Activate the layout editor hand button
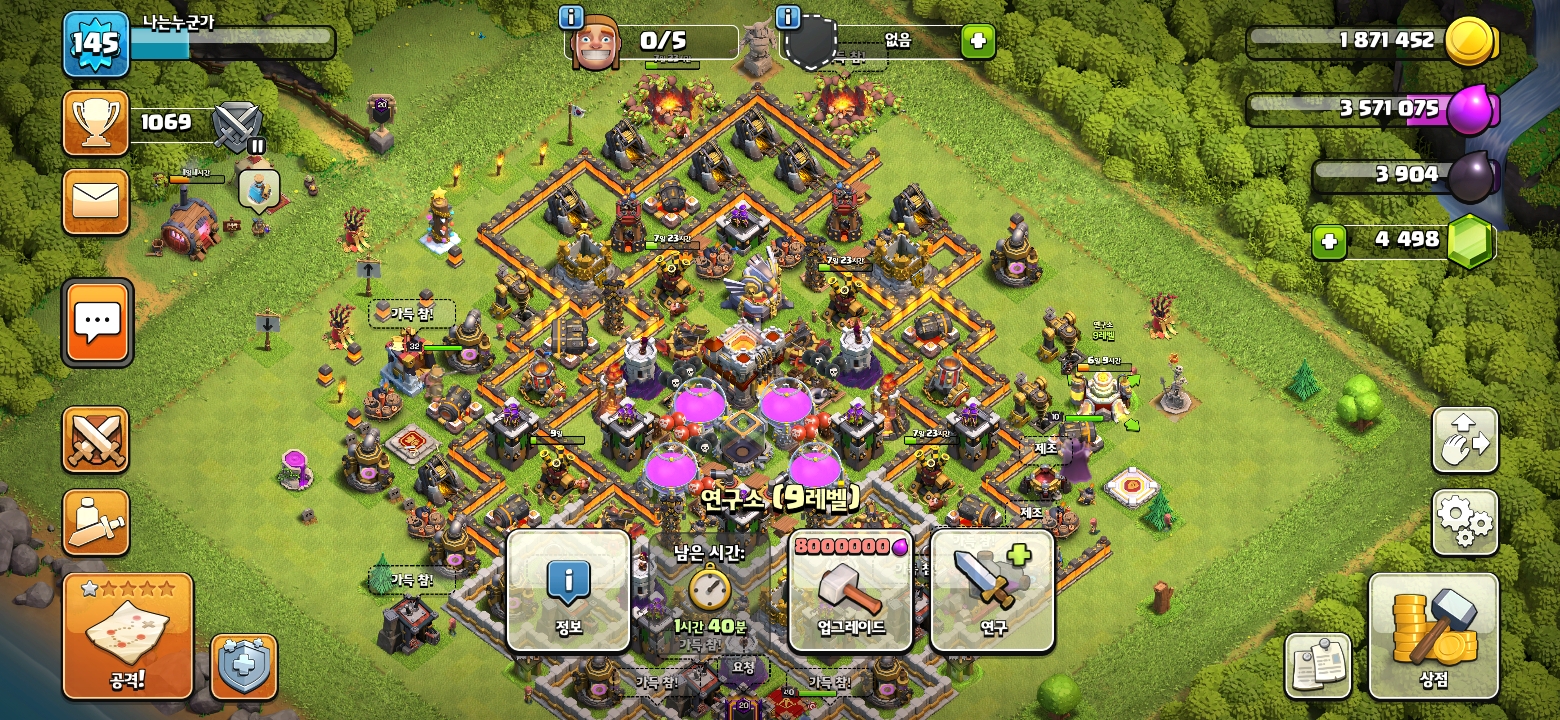The image size is (1560, 720). (1465, 440)
